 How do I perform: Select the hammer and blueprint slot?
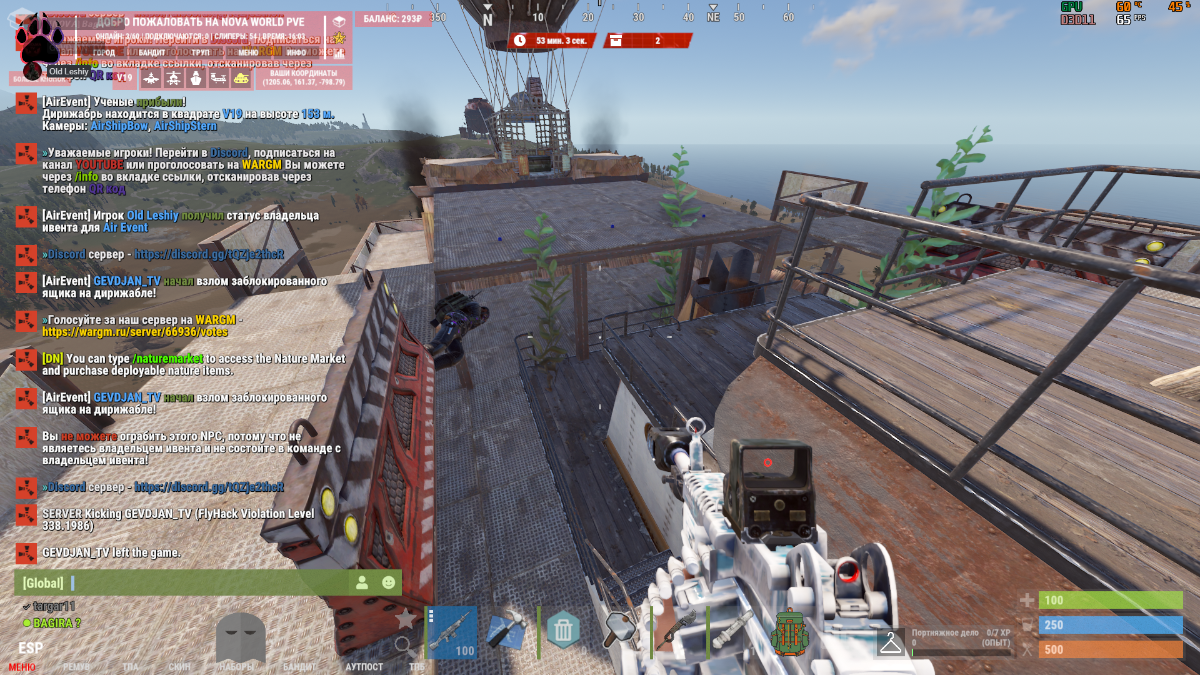point(507,630)
